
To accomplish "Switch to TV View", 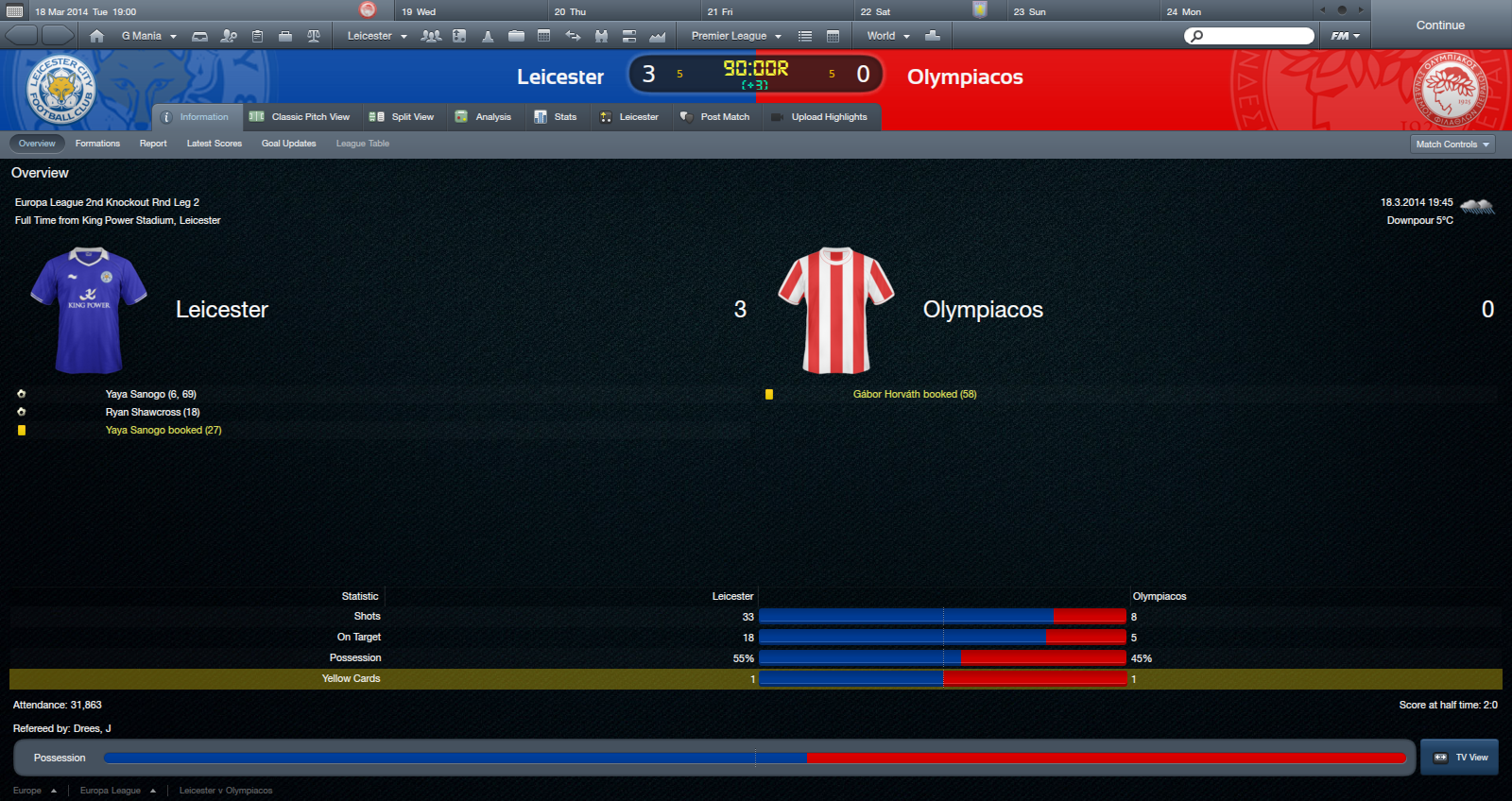I will [1460, 758].
